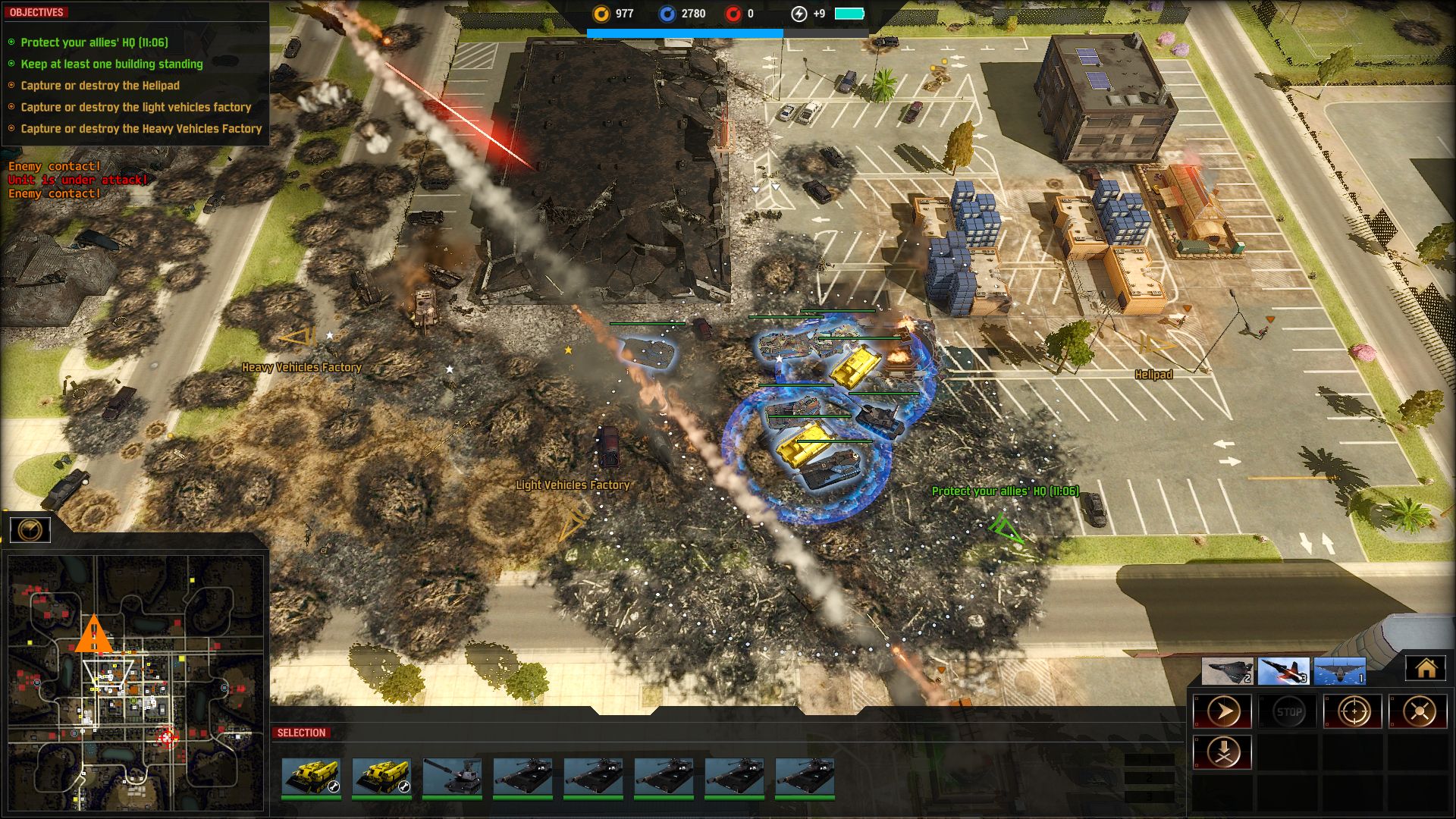Viewport: 1456px width, 819px height.
Task: Call the fighter jet air strike numbered 3
Action: click(x=1283, y=671)
